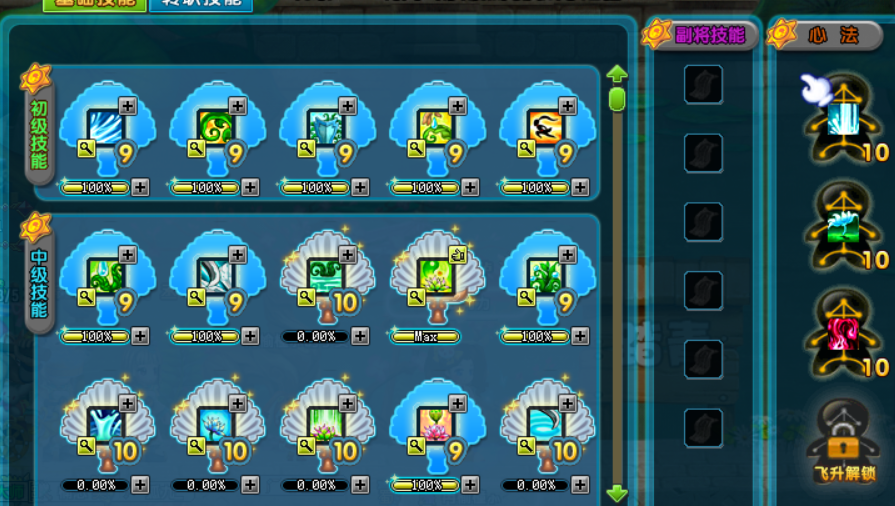Open the 转职技能 tab

click(200, 4)
